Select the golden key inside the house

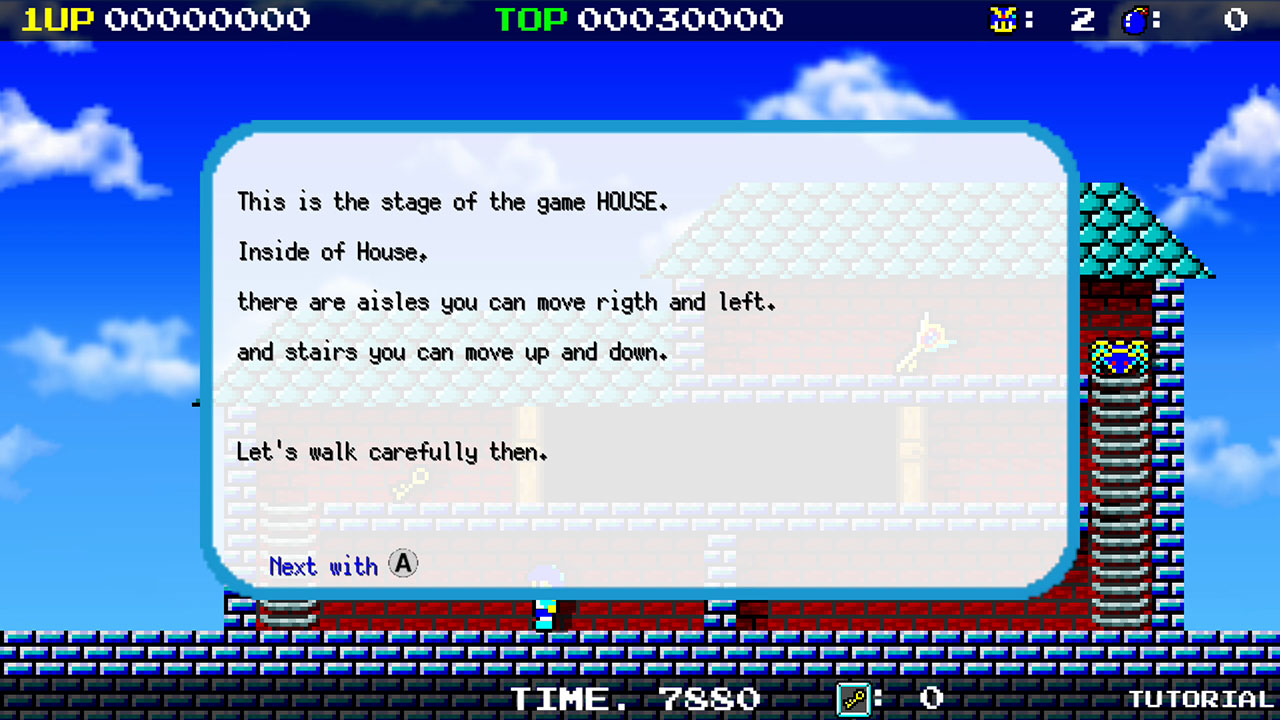[410, 481]
